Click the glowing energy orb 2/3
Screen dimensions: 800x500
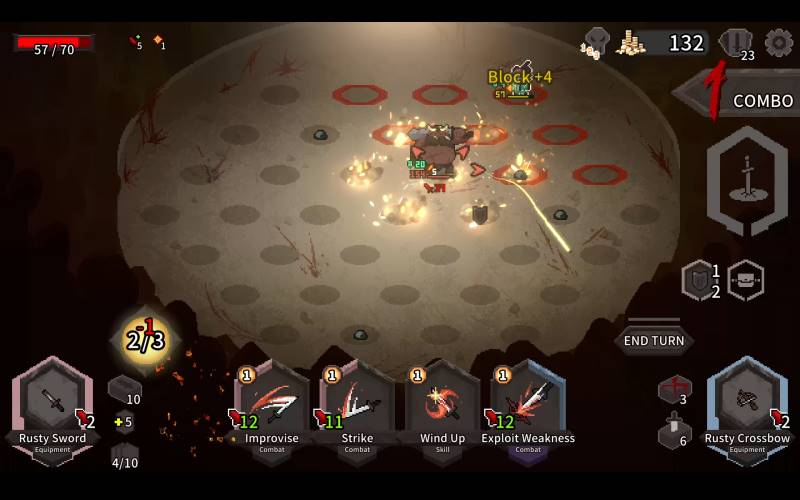coord(145,340)
